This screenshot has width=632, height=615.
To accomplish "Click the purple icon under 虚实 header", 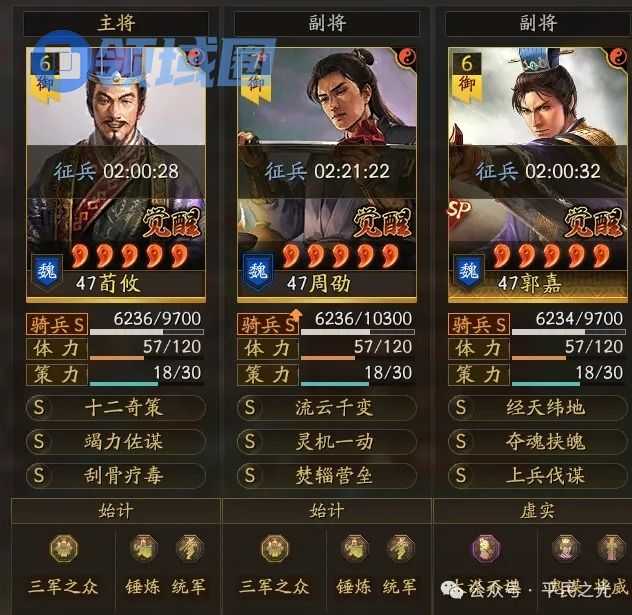I will [x=485, y=550].
